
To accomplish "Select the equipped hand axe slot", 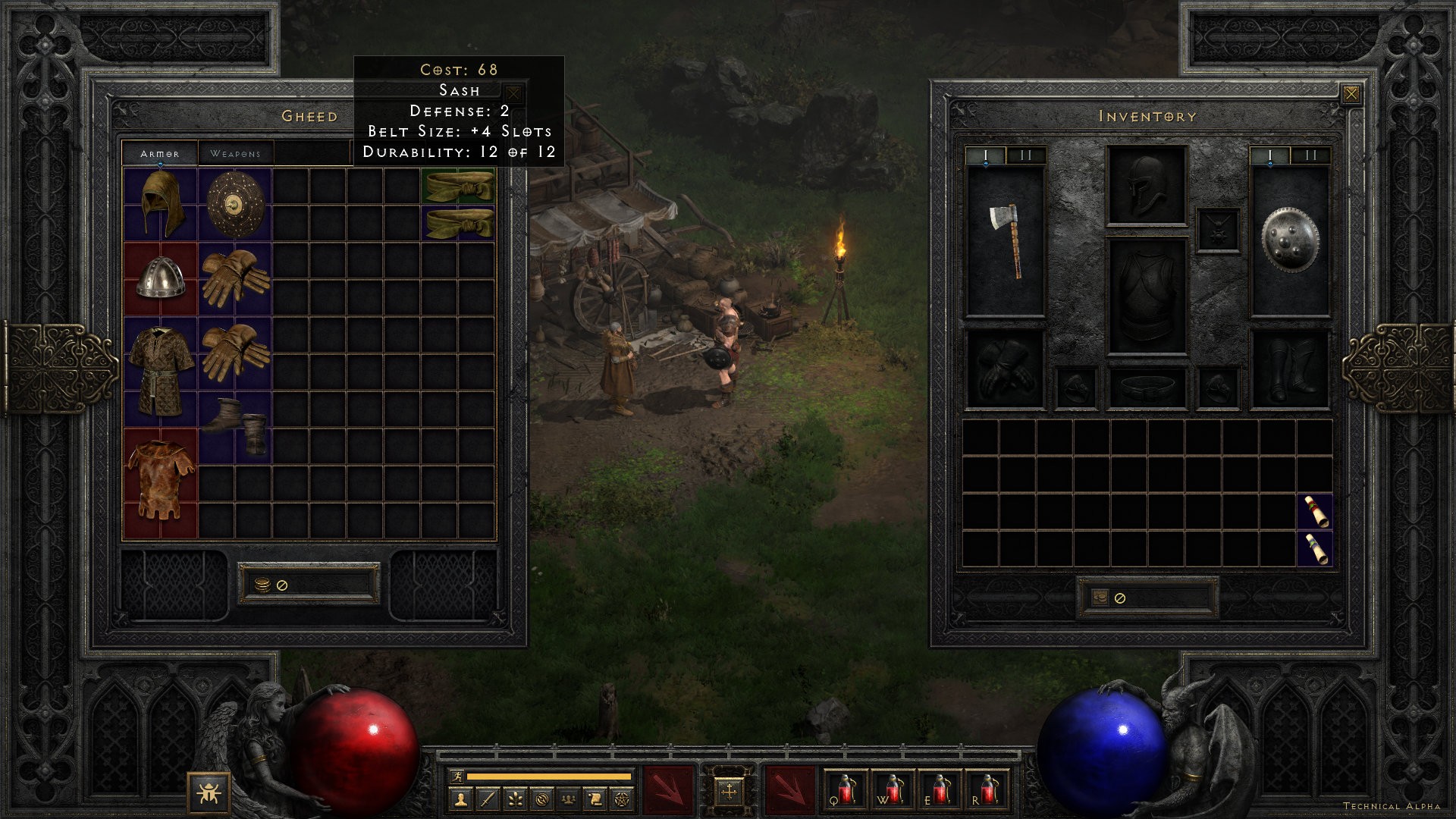I will tap(1005, 241).
